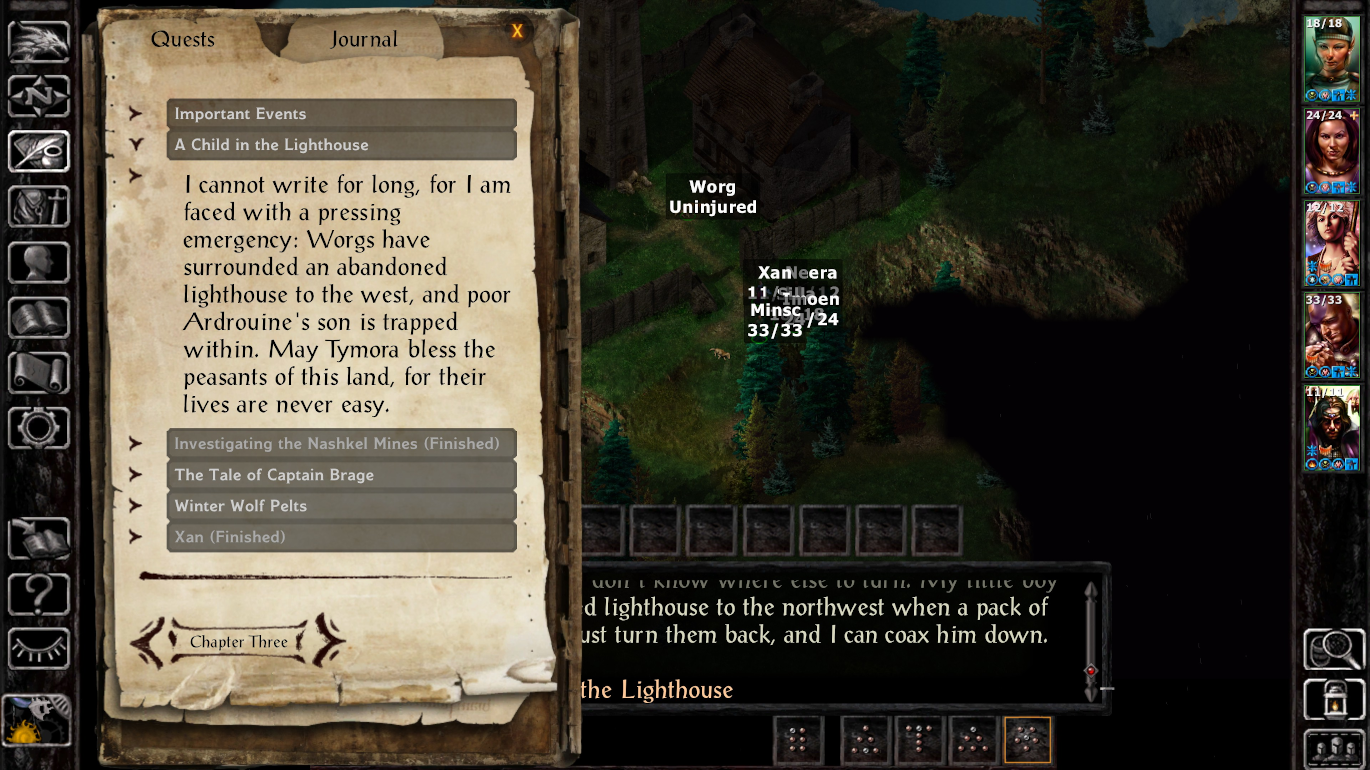Open the character record head icon
The image size is (1370, 770).
[x=39, y=263]
